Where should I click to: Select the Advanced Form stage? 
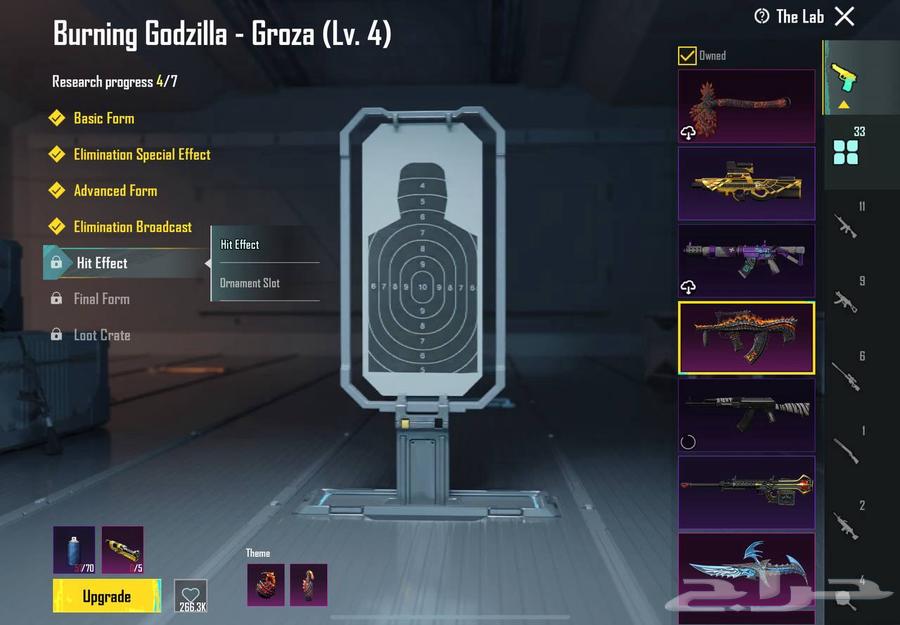pos(115,190)
